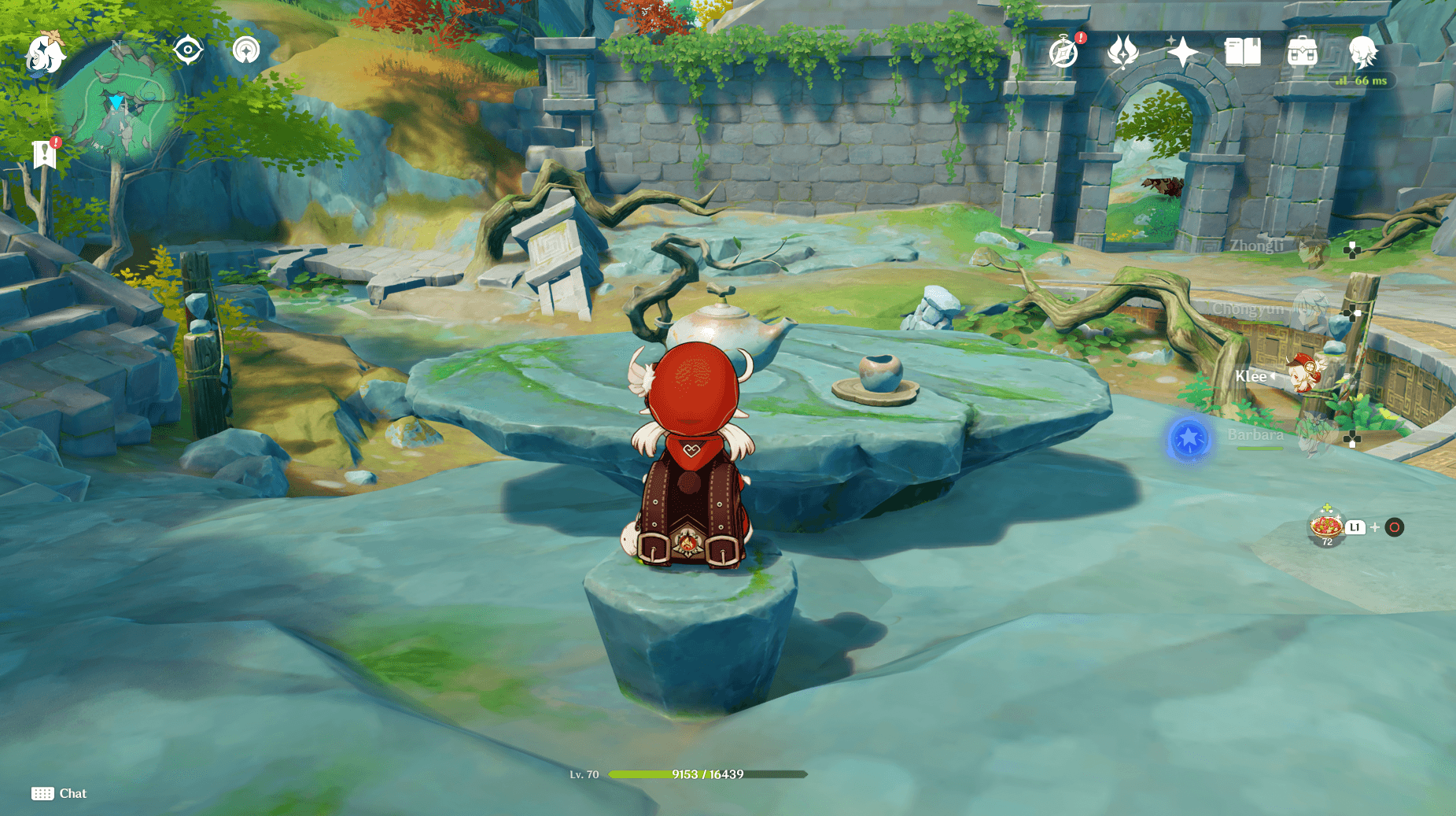Open the compass Events icon

click(1063, 53)
